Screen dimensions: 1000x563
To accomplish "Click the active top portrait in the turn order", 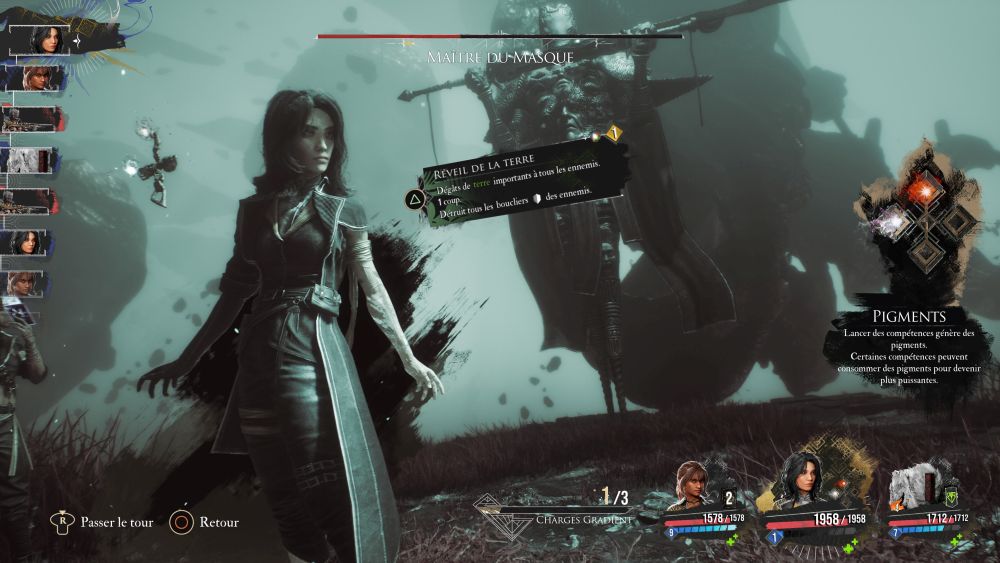I will pyautogui.click(x=44, y=39).
